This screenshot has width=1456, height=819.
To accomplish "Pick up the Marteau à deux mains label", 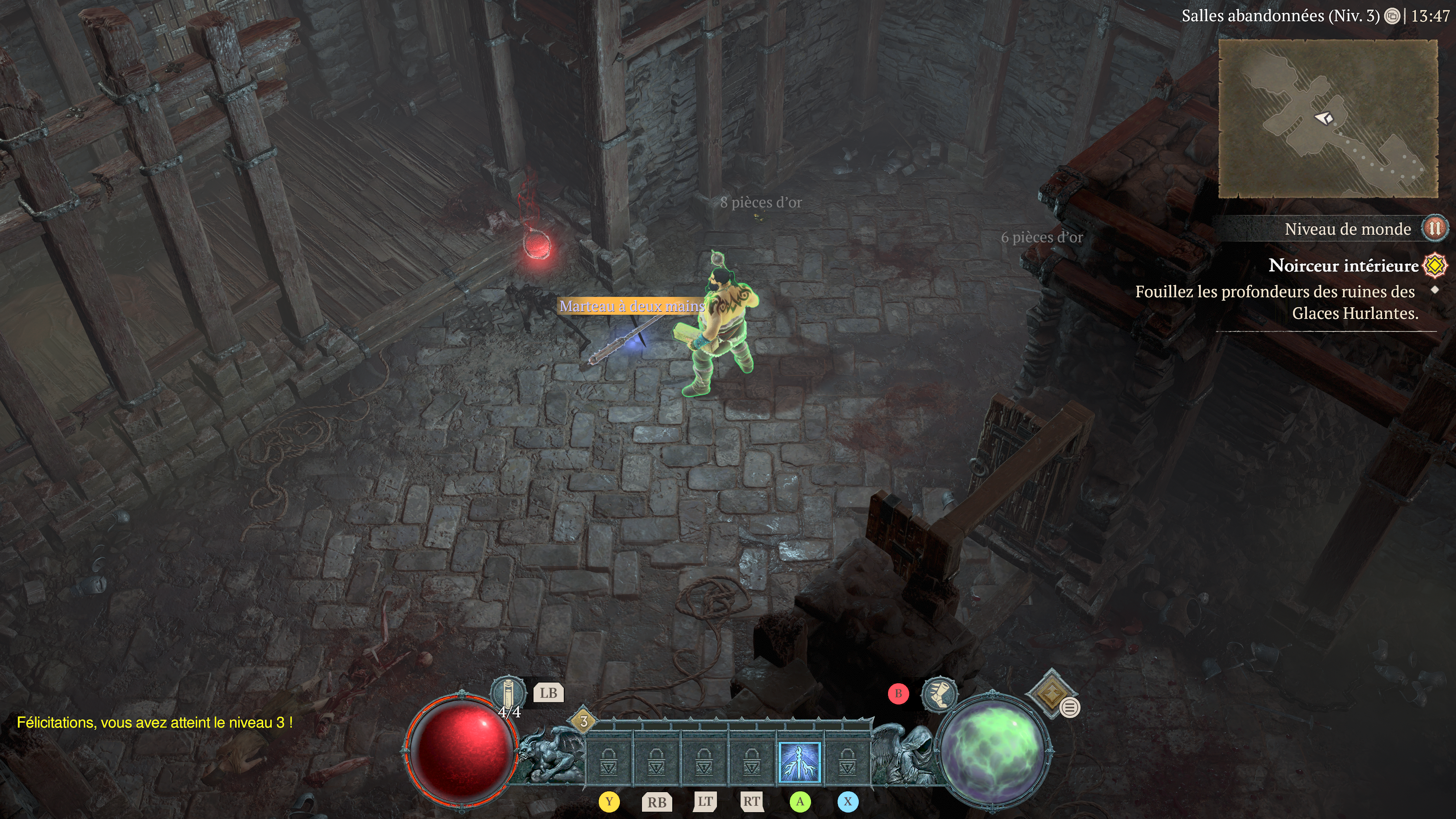I will point(632,306).
